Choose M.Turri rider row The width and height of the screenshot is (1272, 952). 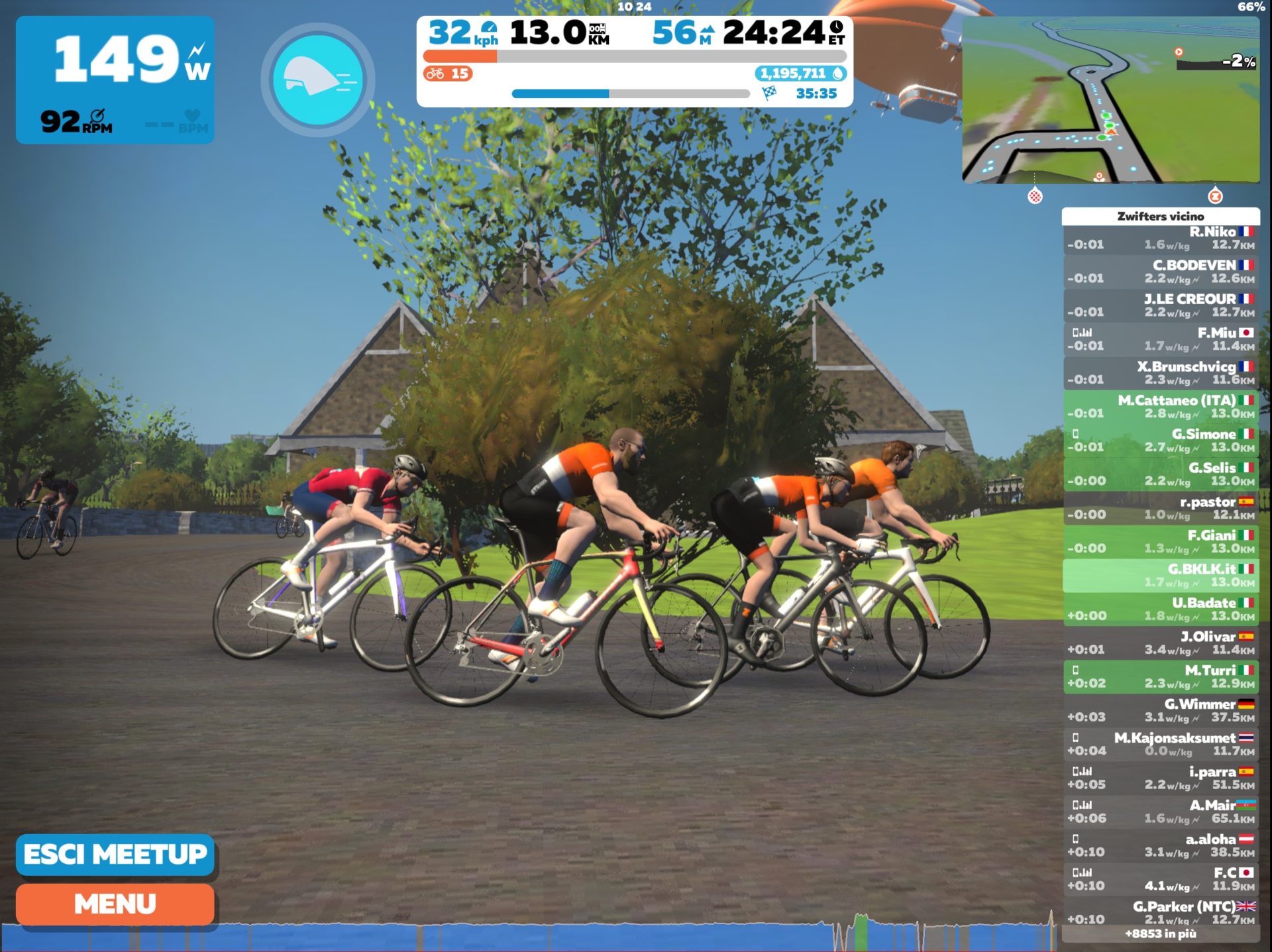1161,676
